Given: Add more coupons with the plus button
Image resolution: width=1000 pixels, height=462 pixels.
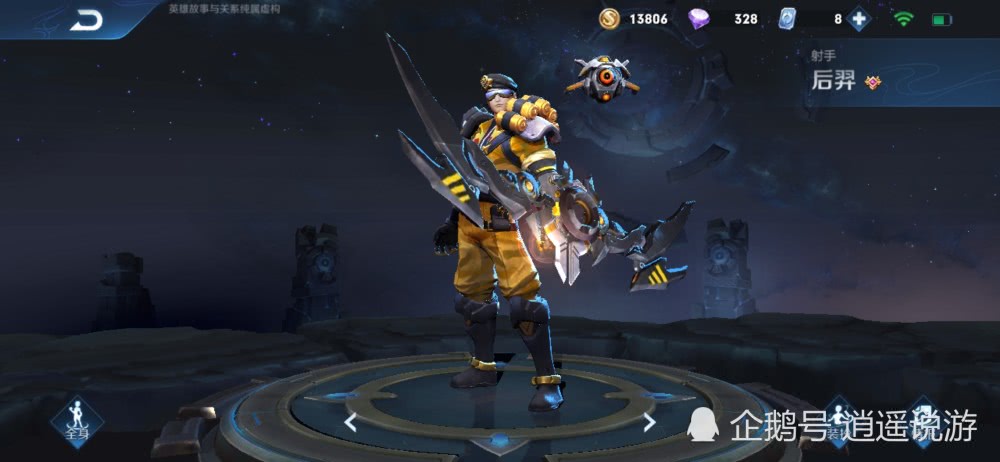Looking at the screenshot, I should click(x=858, y=18).
